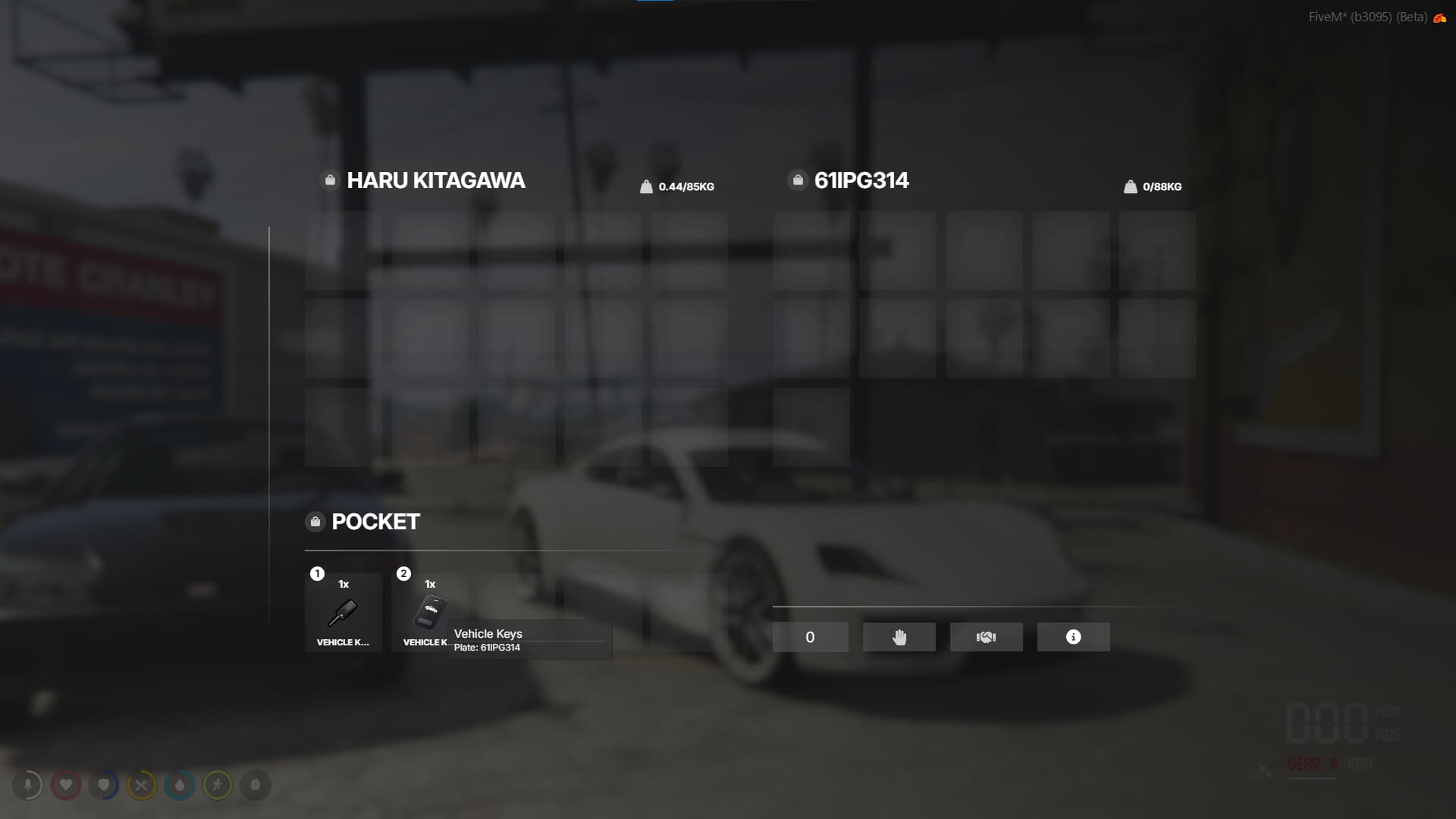
Task: Click the amount input showing 0
Action: (810, 637)
